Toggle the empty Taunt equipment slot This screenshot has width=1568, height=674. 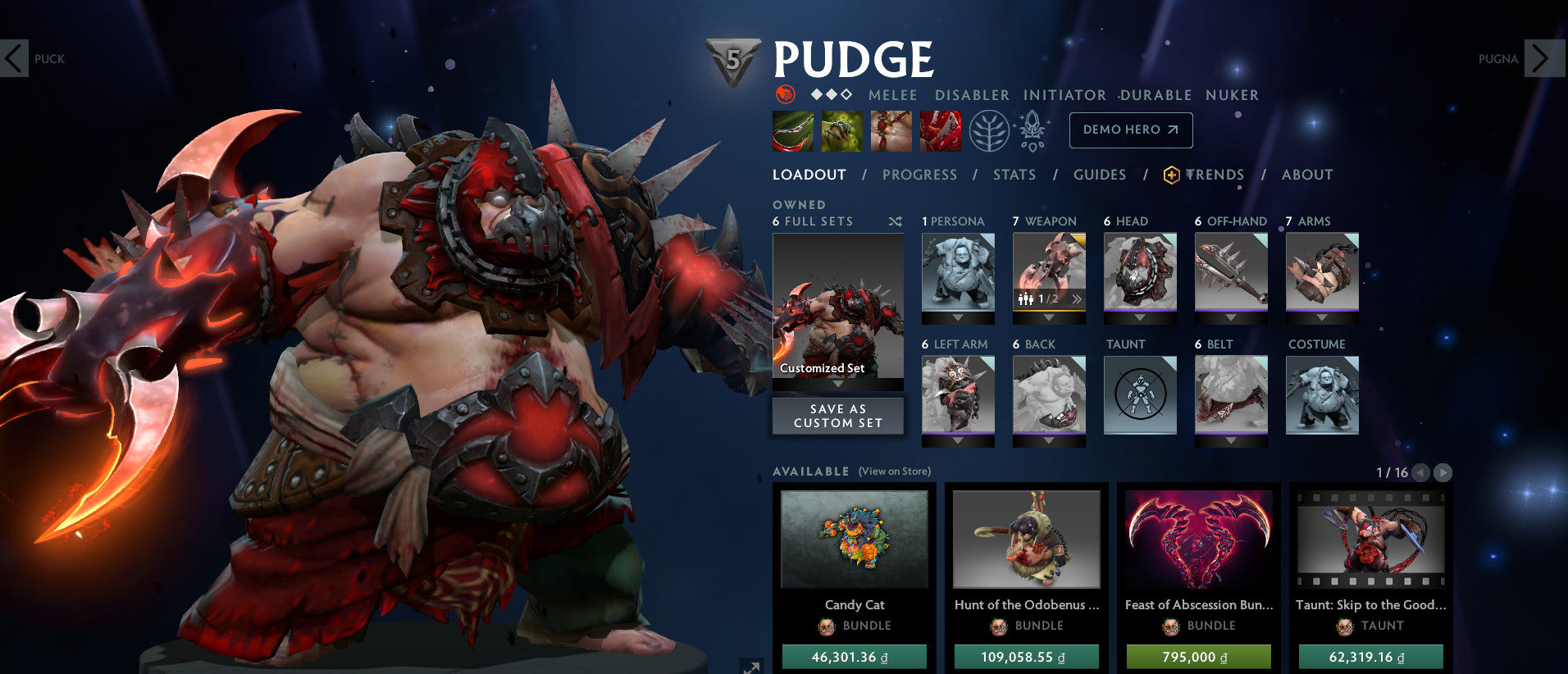click(x=1139, y=396)
